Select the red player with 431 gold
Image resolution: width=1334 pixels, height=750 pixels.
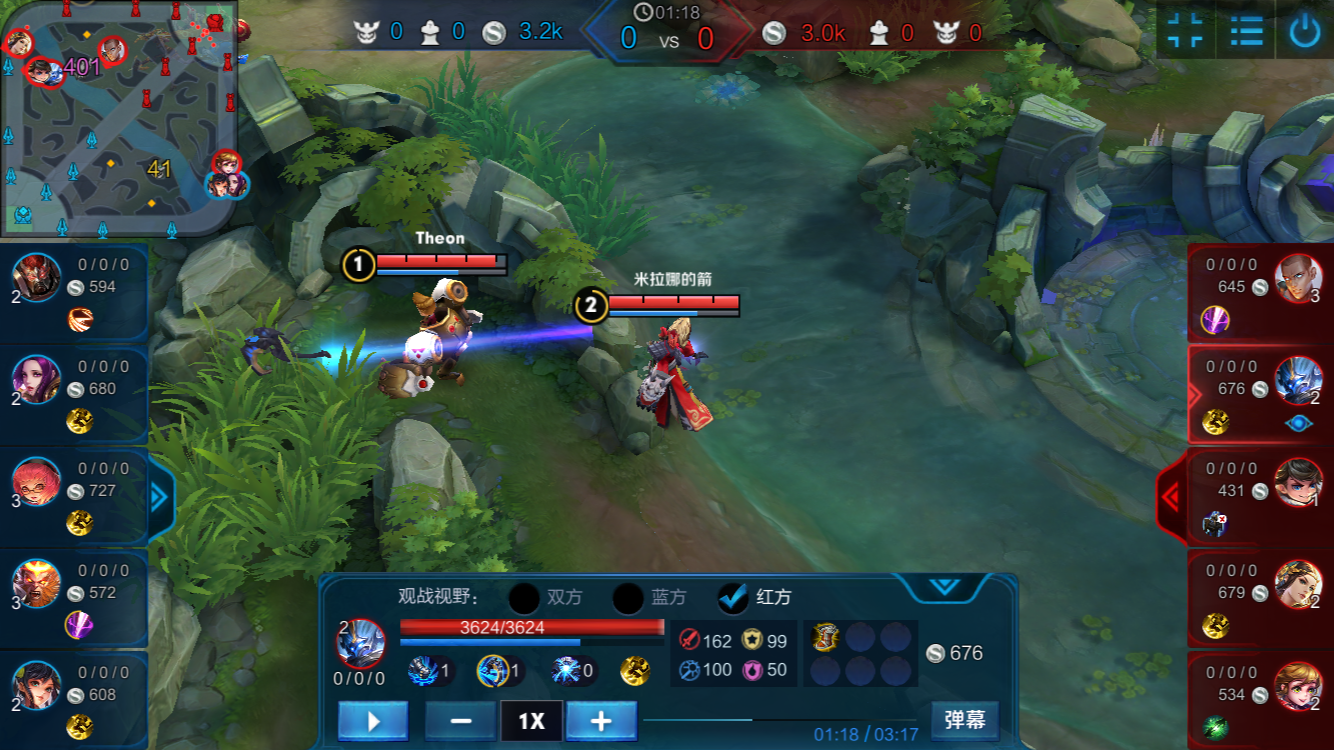point(1260,496)
